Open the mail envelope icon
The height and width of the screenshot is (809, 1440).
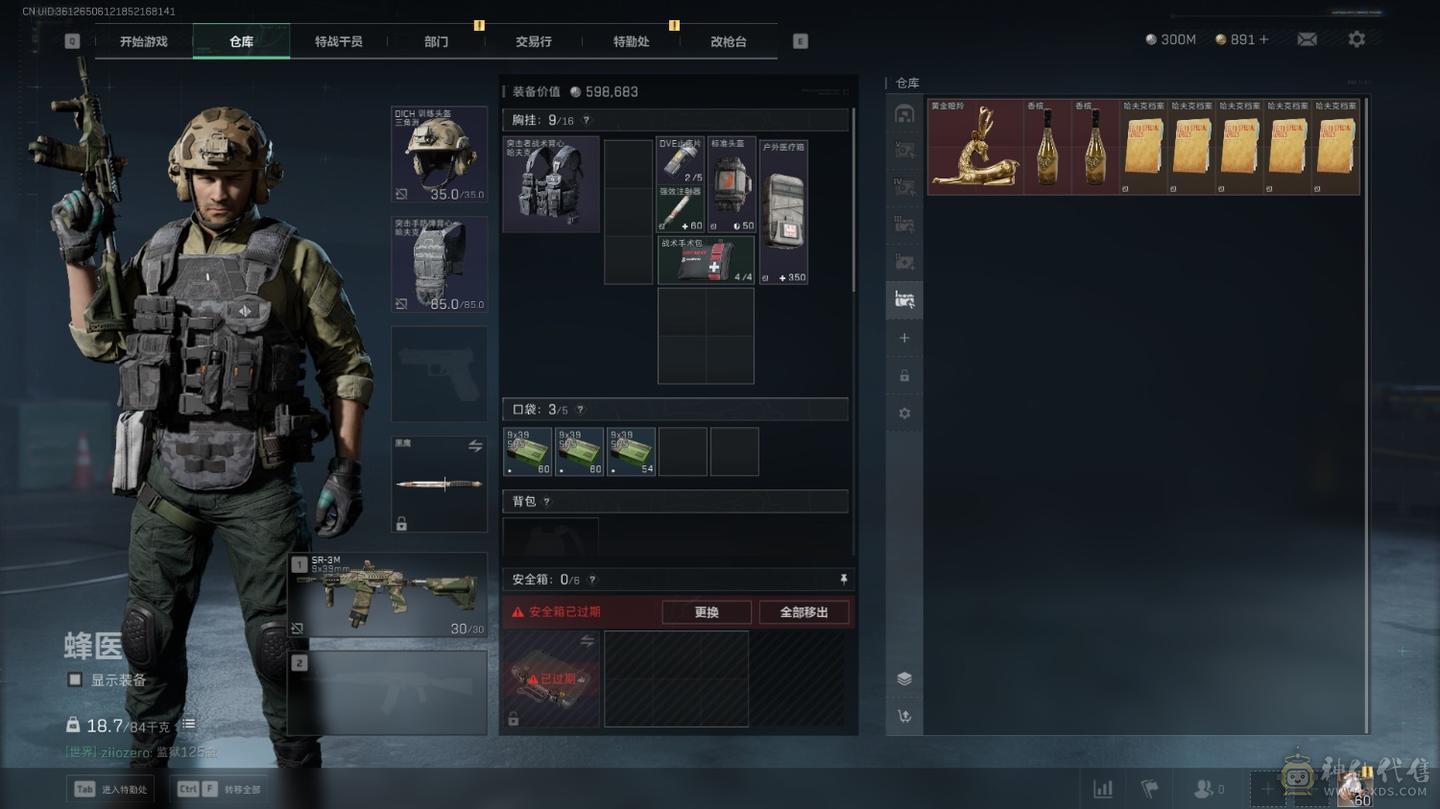[x=1307, y=39]
